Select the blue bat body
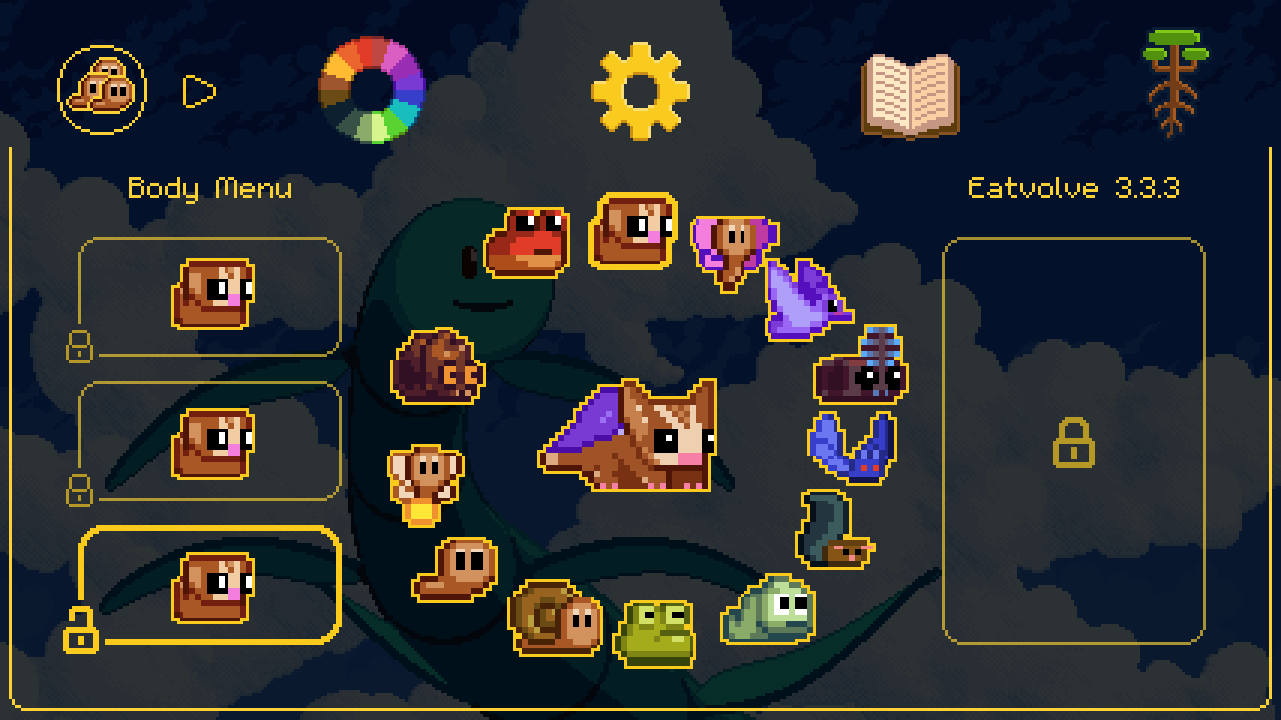1281x720 pixels. coord(851,448)
